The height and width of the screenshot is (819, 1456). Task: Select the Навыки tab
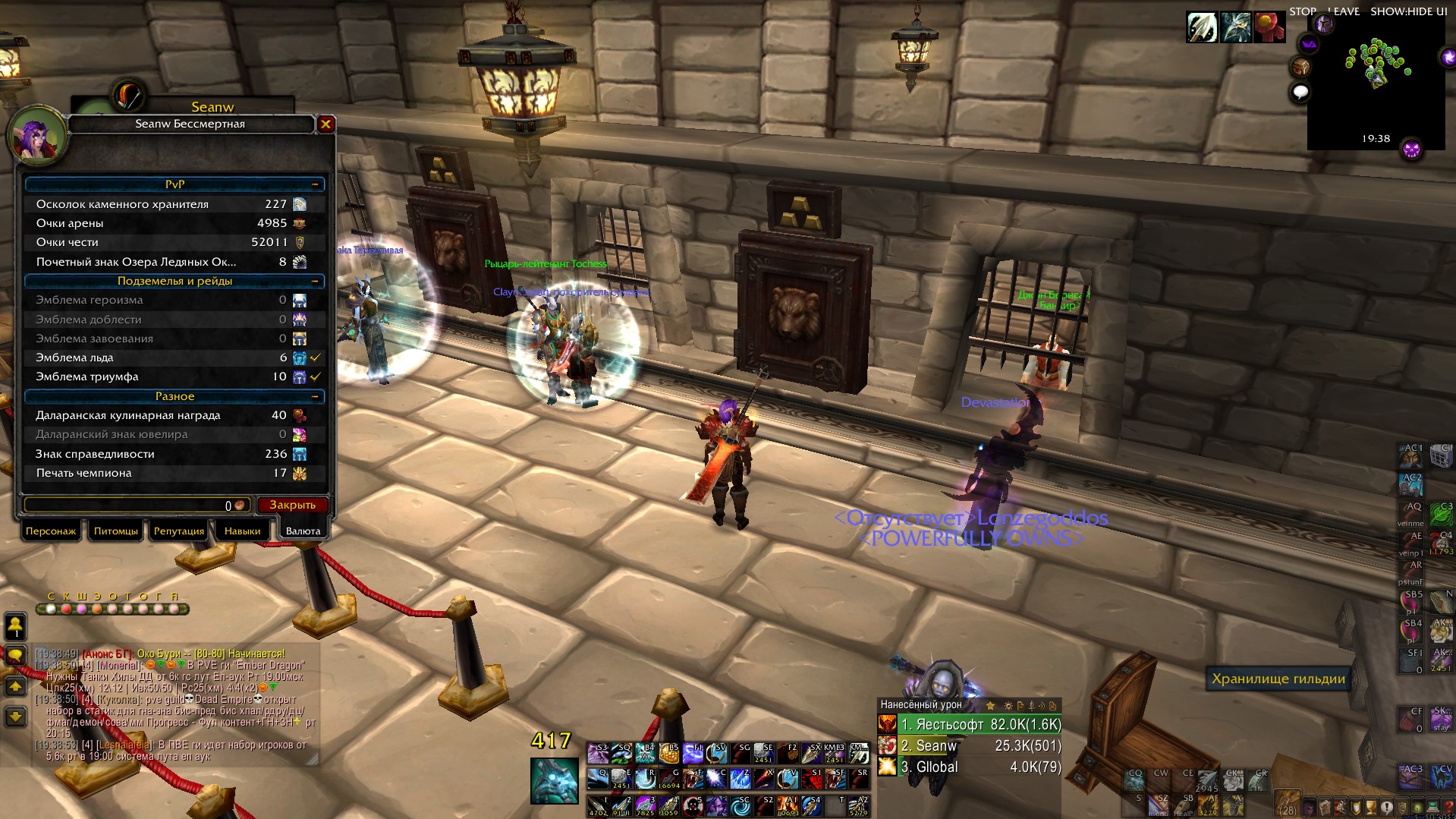point(242,531)
